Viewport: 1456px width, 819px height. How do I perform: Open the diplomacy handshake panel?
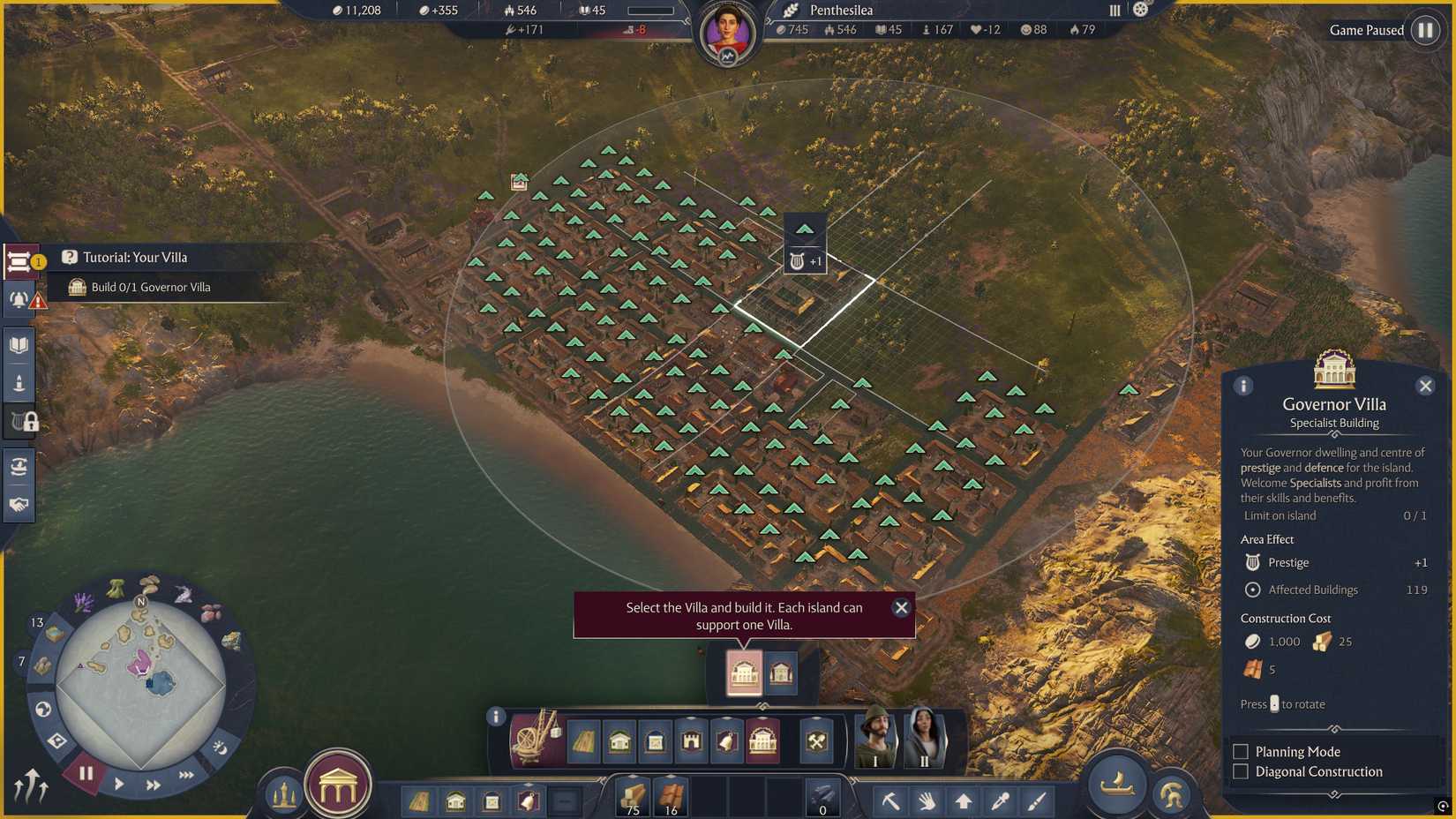pyautogui.click(x=18, y=506)
